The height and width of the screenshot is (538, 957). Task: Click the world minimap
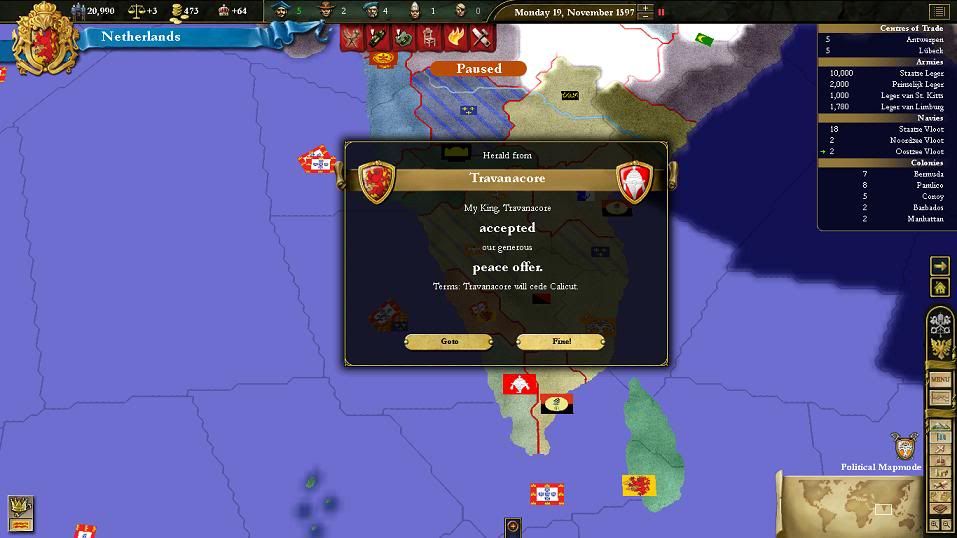pos(851,505)
